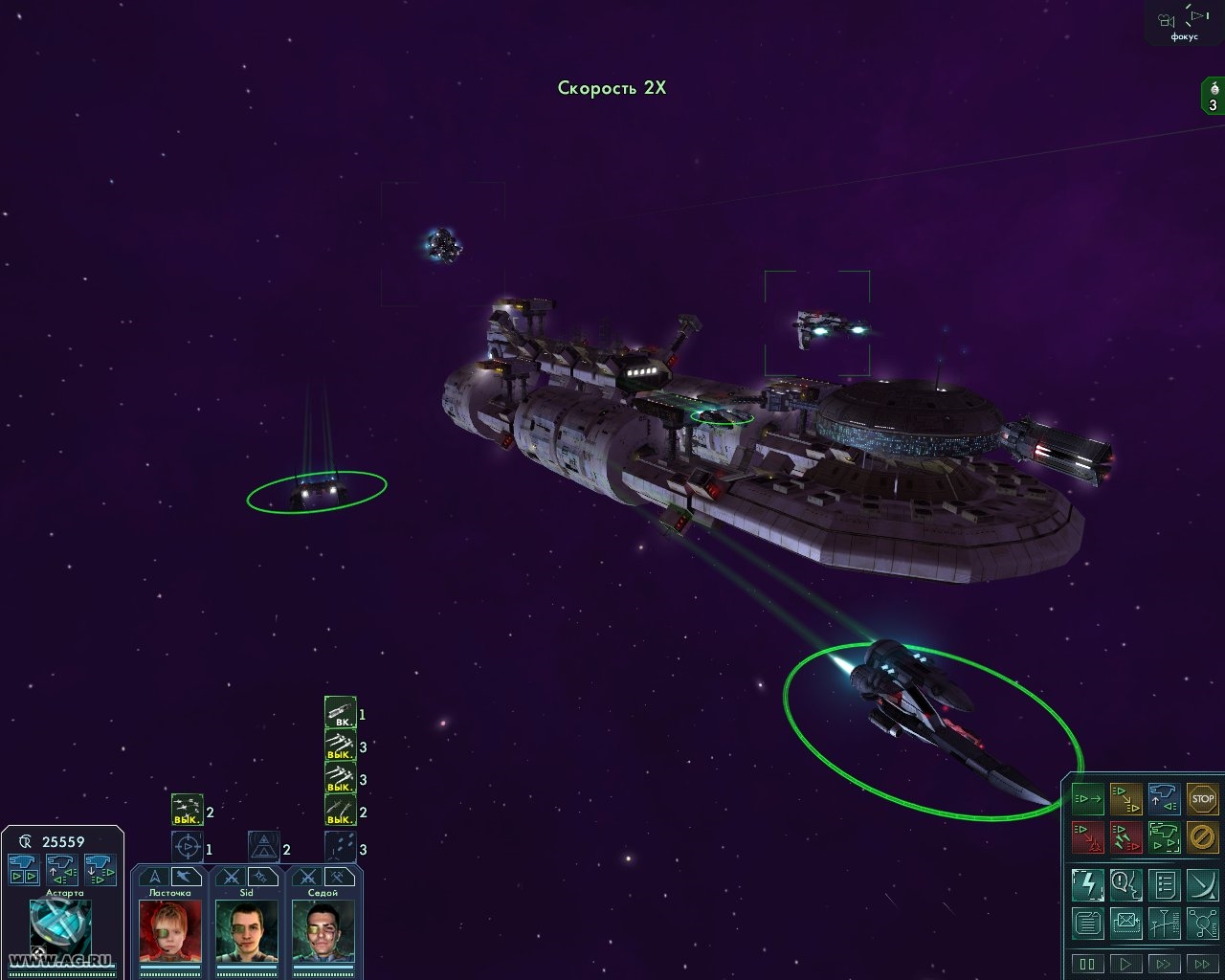Image resolution: width=1225 pixels, height=980 pixels.
Task: Select the red attack target order
Action: click(x=1087, y=837)
